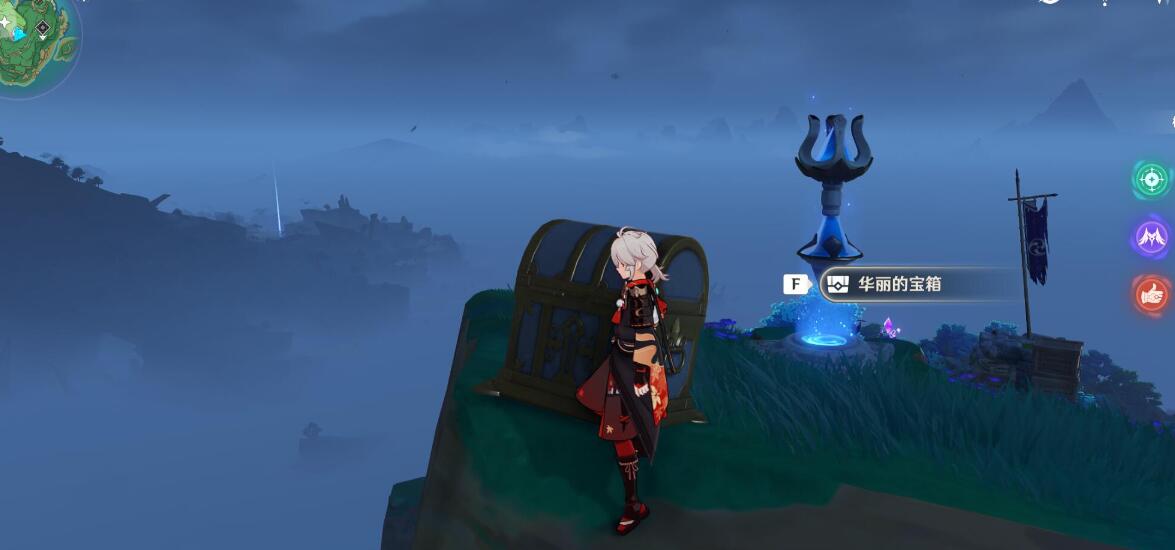Viewport: 1175px width, 550px height.
Task: Click the black diamond marker on minimap
Action: [x=43, y=28]
